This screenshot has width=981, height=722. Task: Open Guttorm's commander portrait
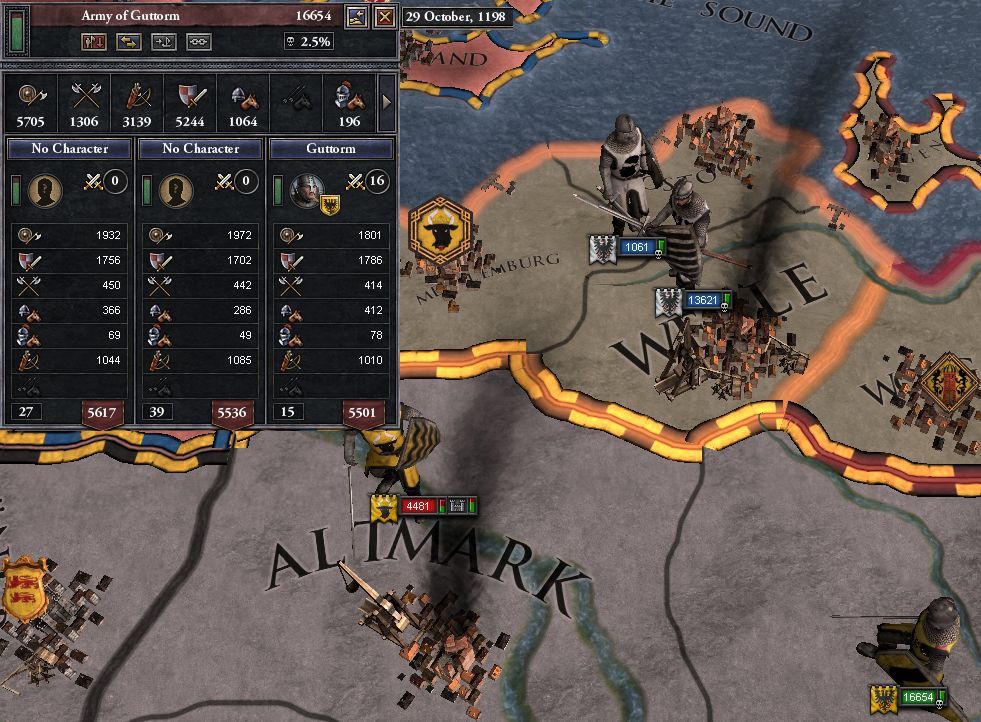tap(305, 188)
